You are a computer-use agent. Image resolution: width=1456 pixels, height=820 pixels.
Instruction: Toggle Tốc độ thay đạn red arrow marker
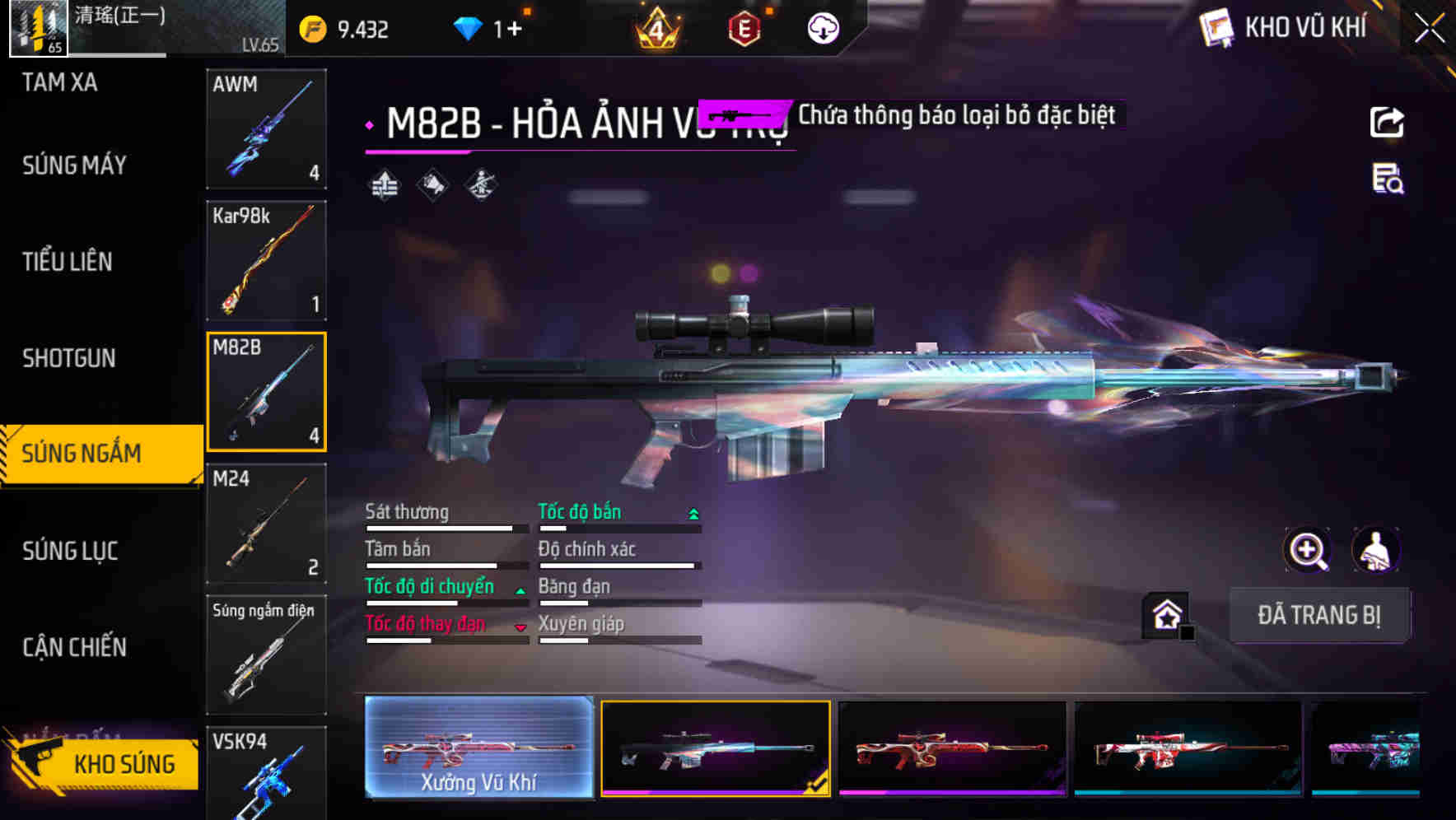click(520, 626)
